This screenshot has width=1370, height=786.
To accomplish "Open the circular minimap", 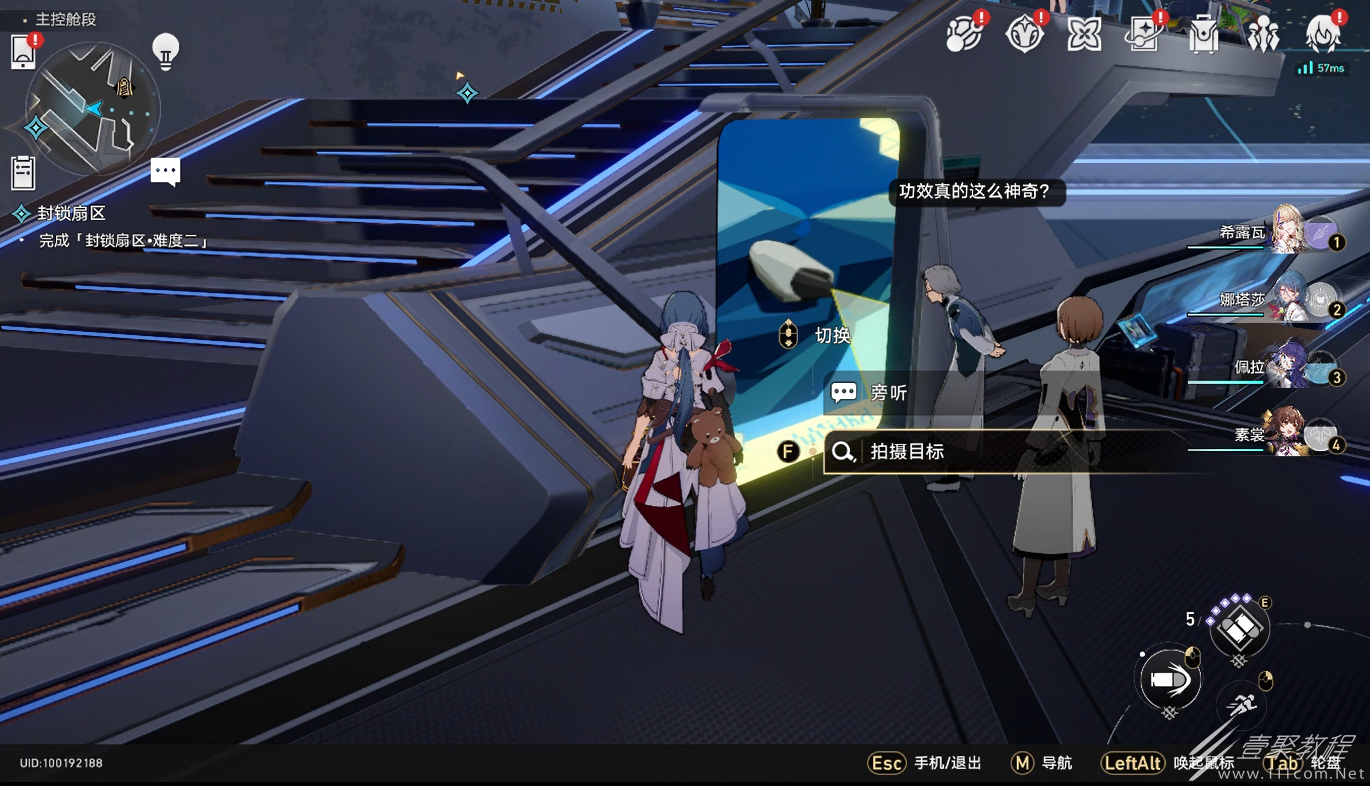I will tap(93, 108).
